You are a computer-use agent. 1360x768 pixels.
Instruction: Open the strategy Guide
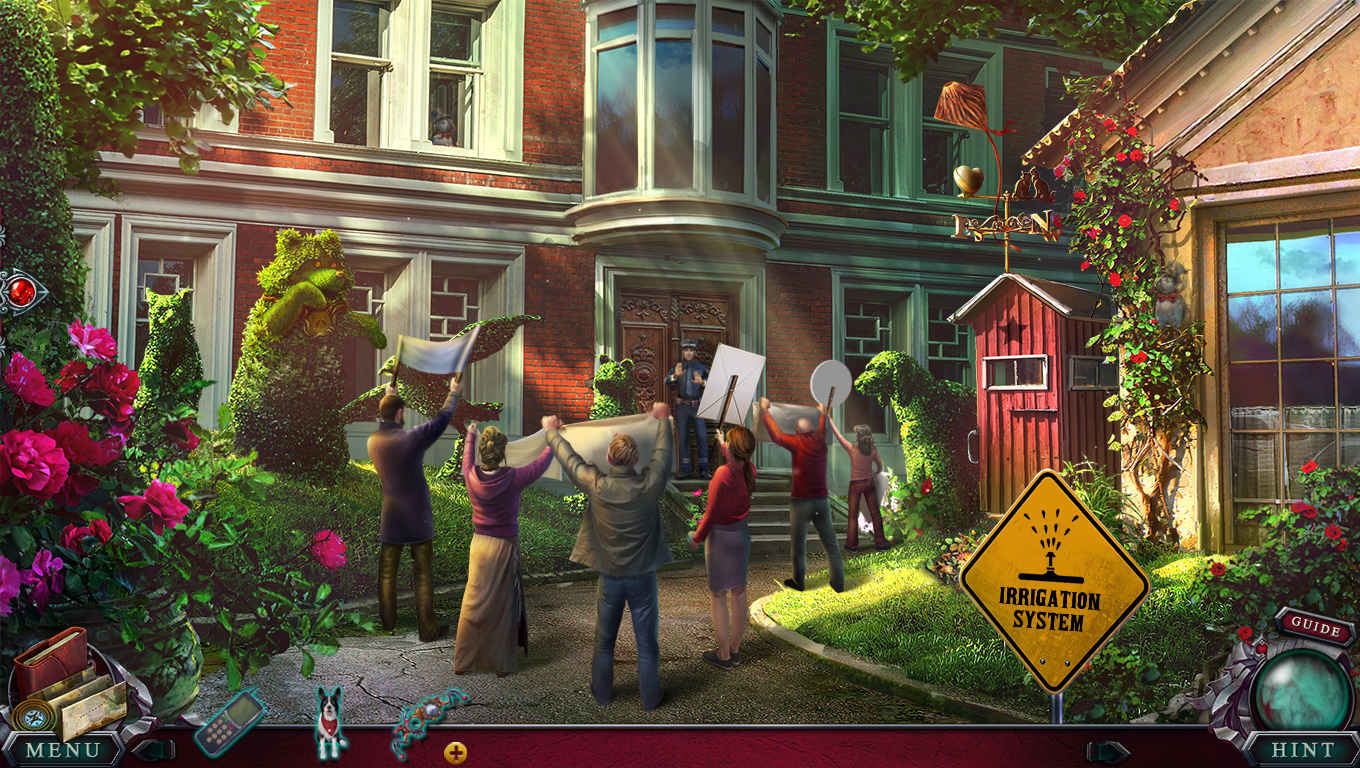(x=1315, y=629)
